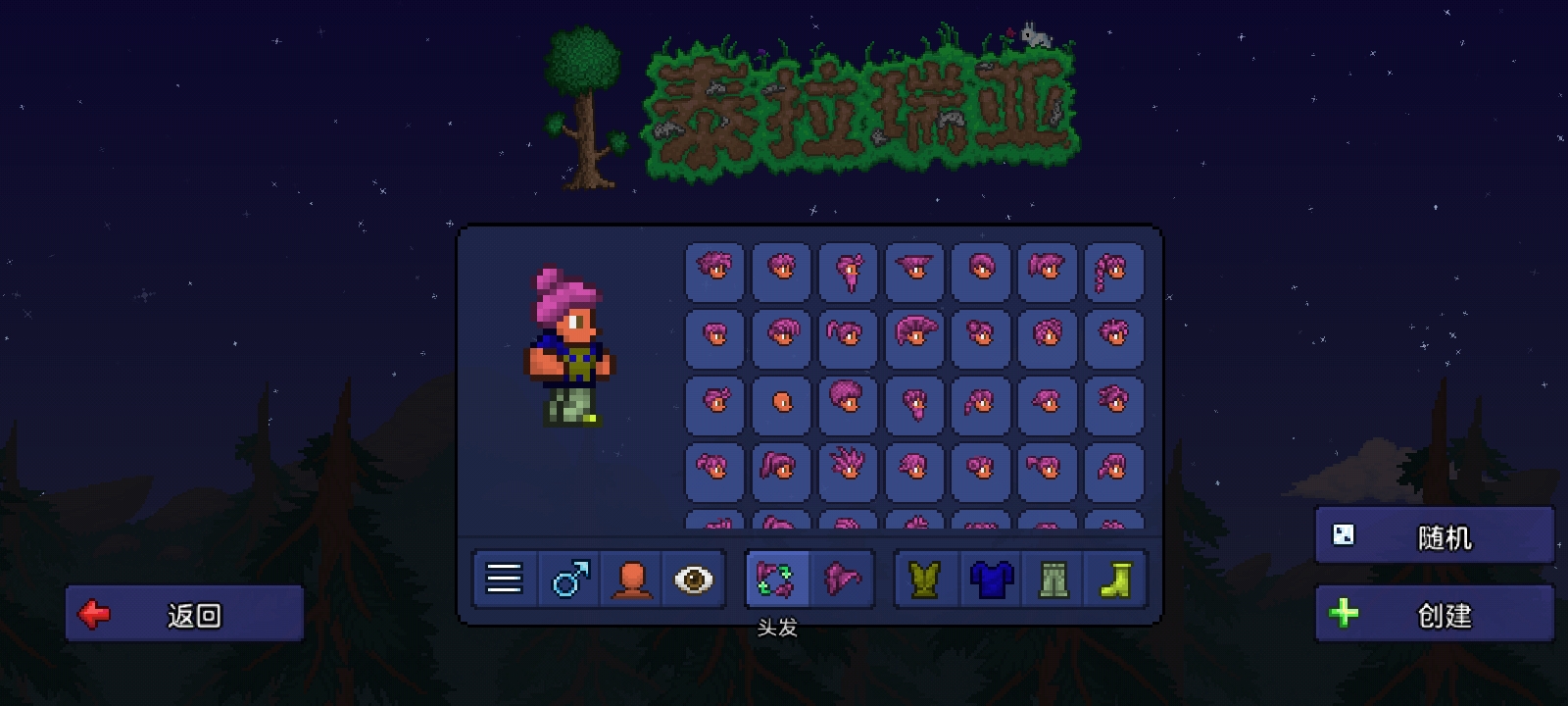This screenshot has height=706, width=1568.
Task: Click the dice icon on the 随机 button
Action: coord(1345,535)
